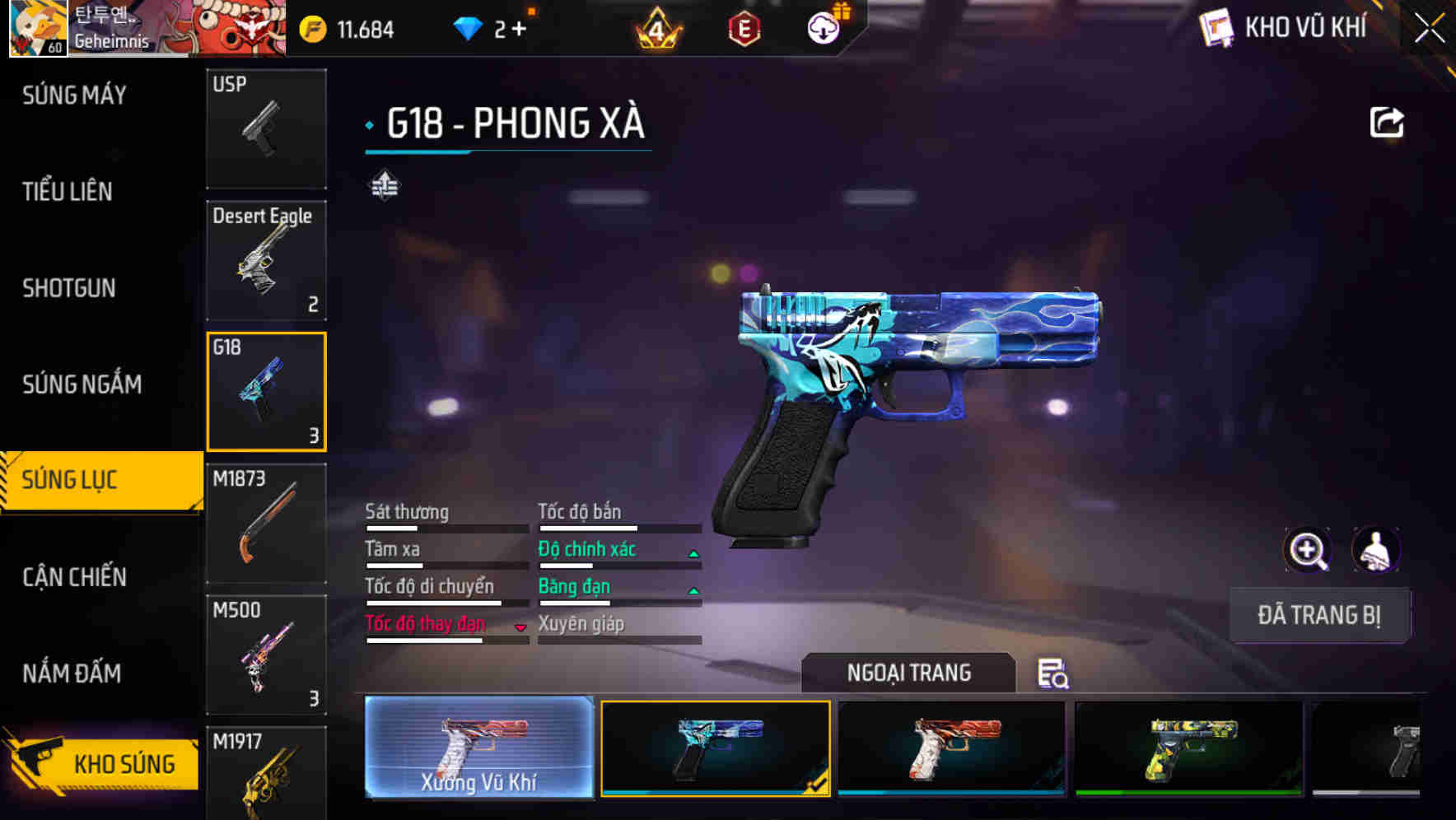The height and width of the screenshot is (820, 1456).
Task: Open the Xưởng Vũ Khí workshop thumbnail
Action: (478, 749)
